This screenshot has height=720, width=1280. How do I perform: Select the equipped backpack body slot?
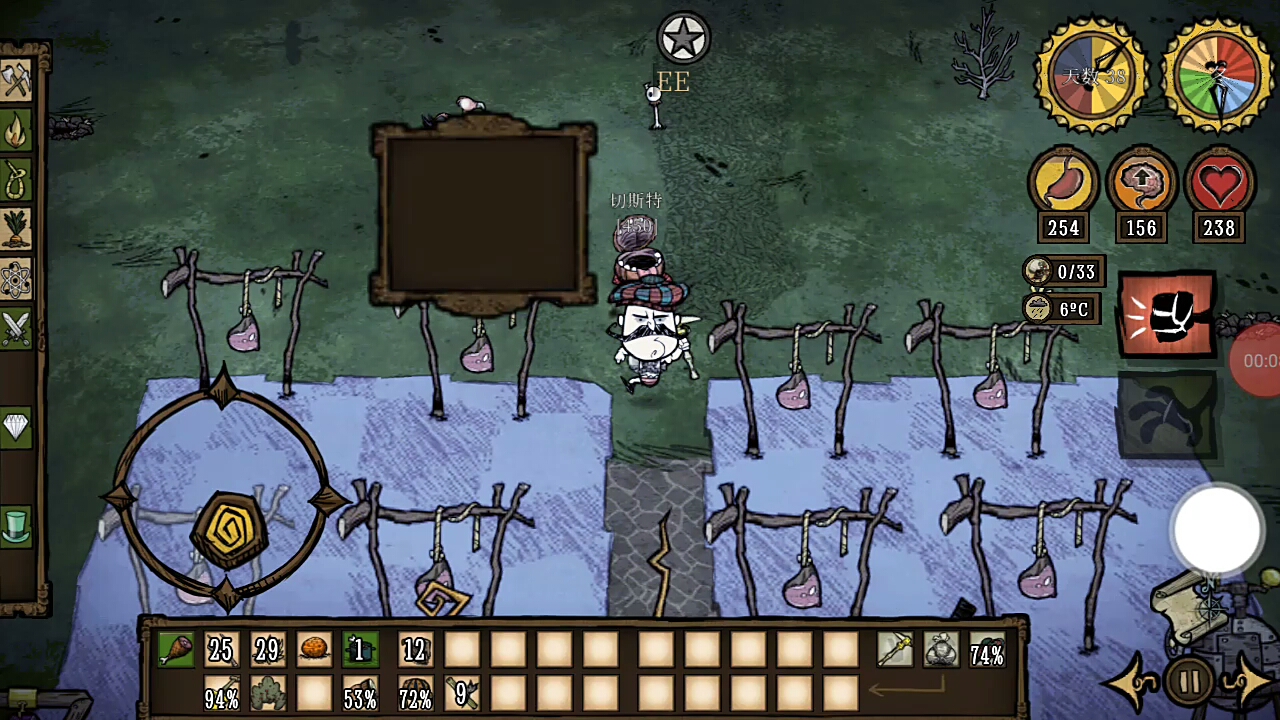coord(940,651)
